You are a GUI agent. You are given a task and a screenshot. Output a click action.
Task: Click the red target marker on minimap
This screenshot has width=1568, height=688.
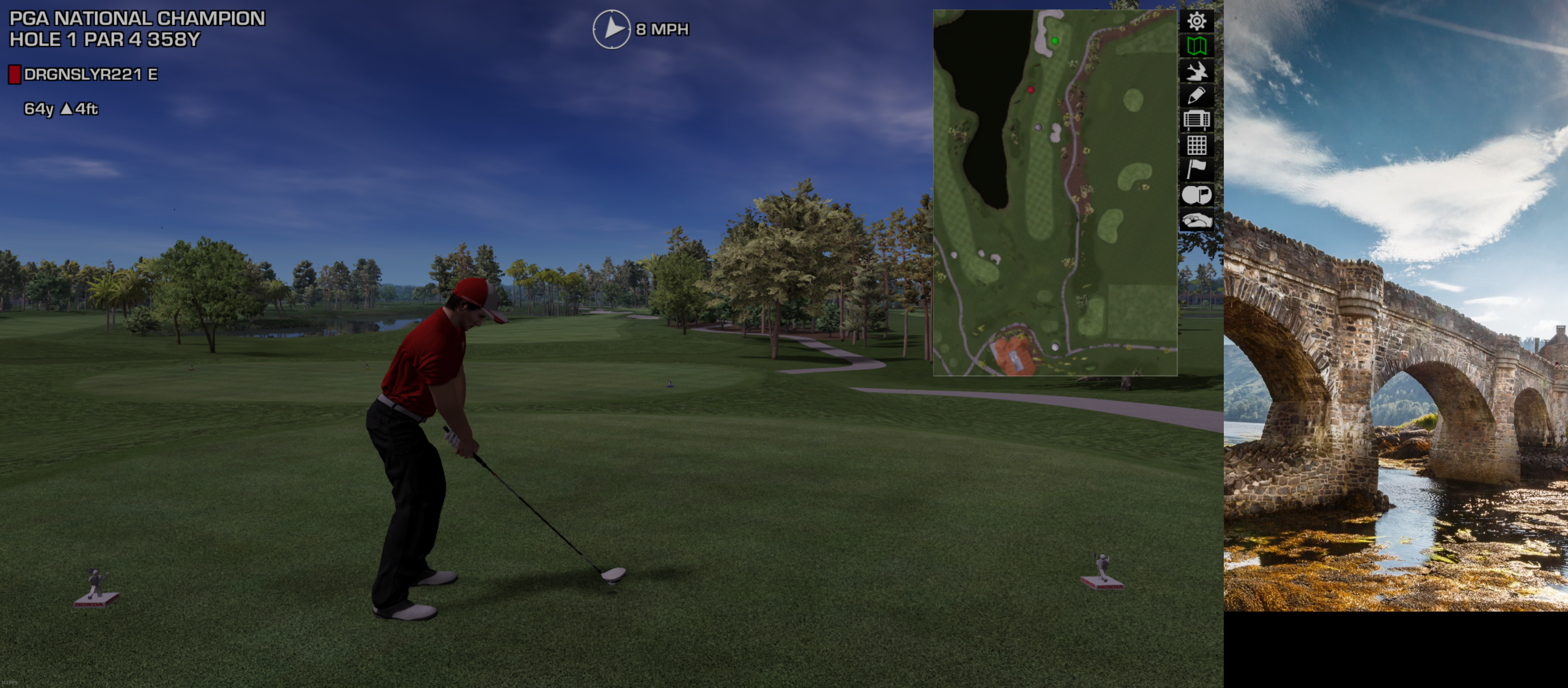point(1031,90)
